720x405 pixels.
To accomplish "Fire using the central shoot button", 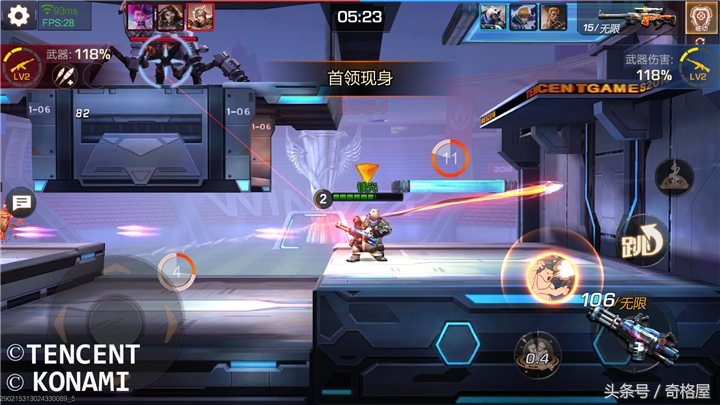I will (545, 274).
